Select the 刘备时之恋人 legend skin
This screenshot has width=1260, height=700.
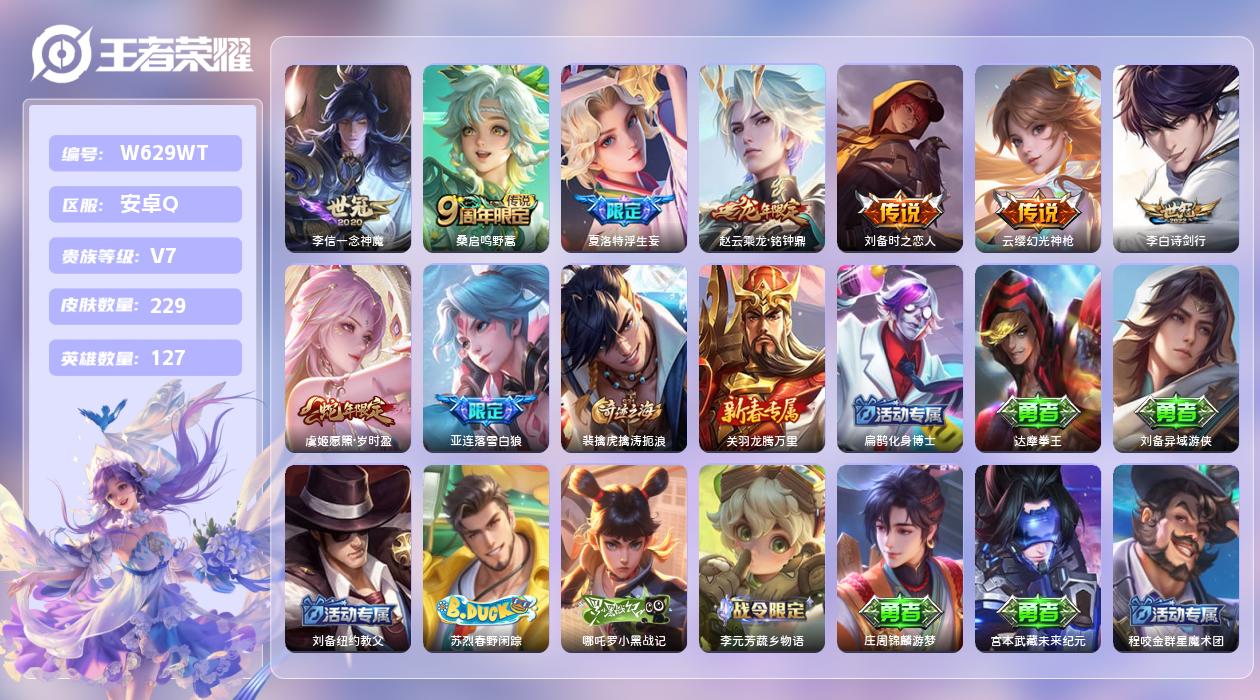coord(900,158)
